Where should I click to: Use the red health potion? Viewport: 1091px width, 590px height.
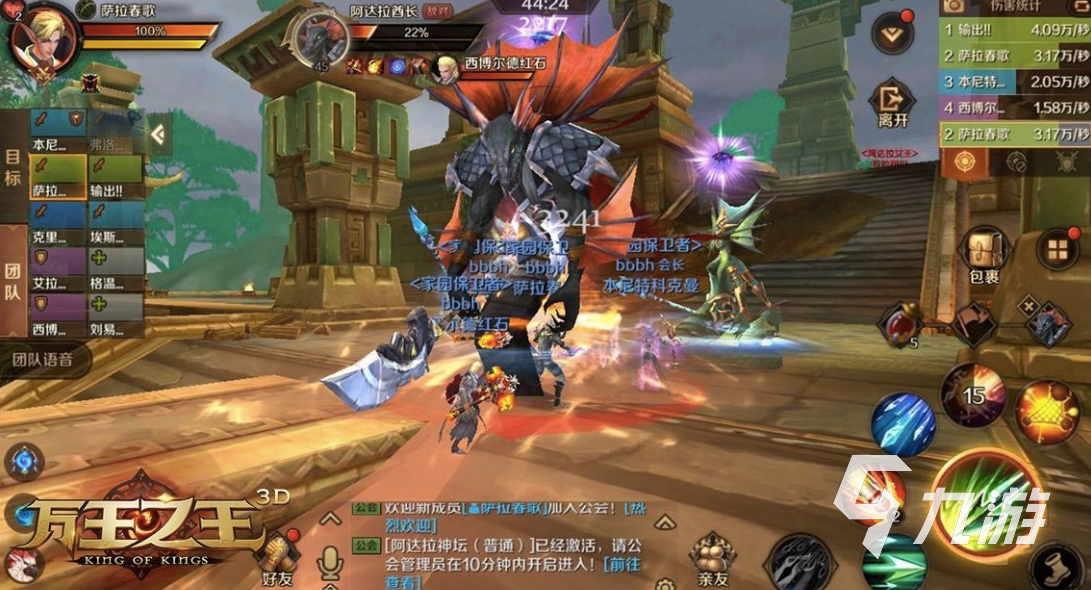tap(897, 325)
